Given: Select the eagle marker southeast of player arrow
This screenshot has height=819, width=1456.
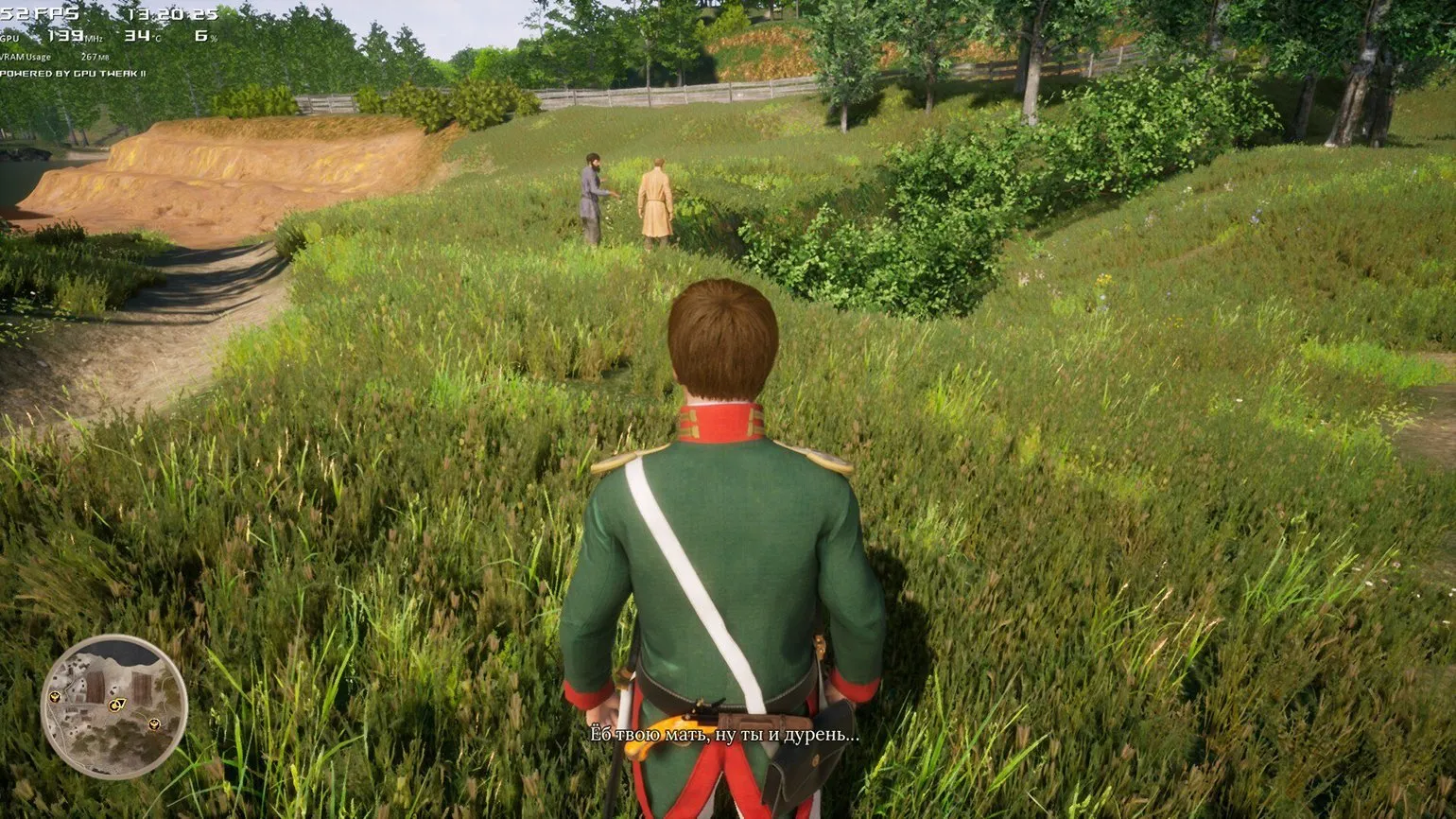Looking at the screenshot, I should coord(153,723).
